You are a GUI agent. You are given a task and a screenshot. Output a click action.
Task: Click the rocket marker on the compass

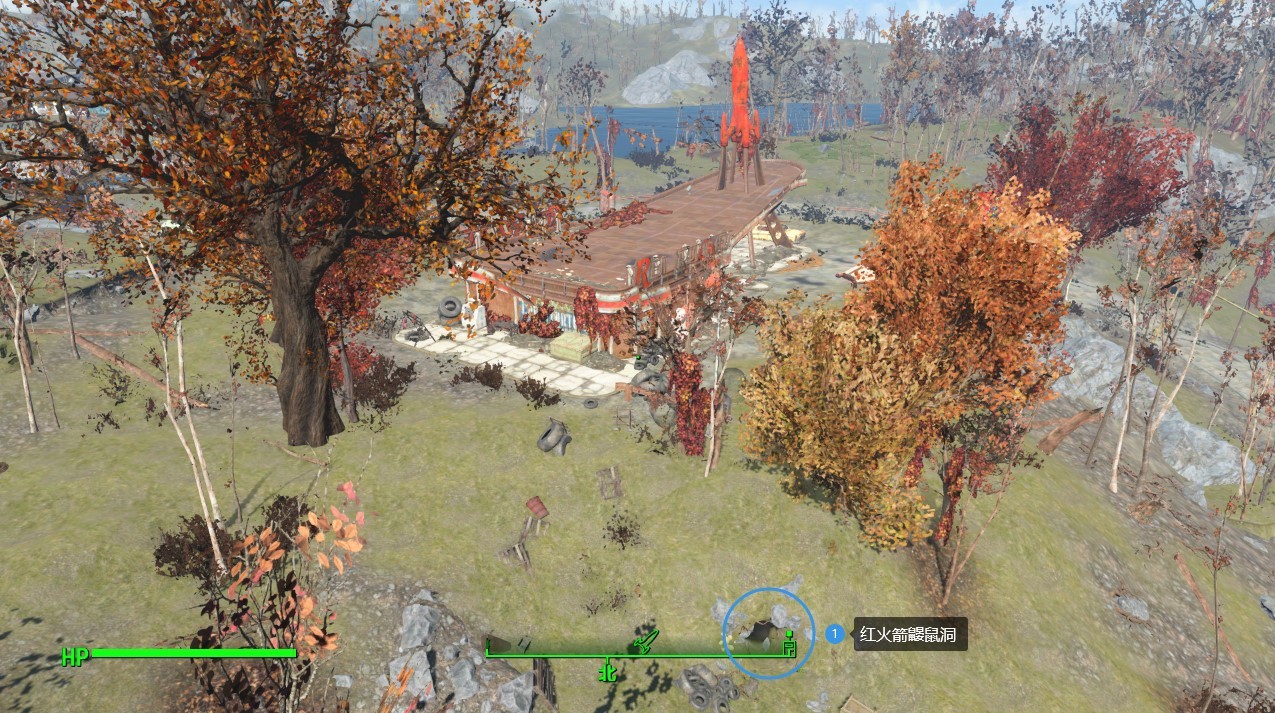tap(643, 641)
